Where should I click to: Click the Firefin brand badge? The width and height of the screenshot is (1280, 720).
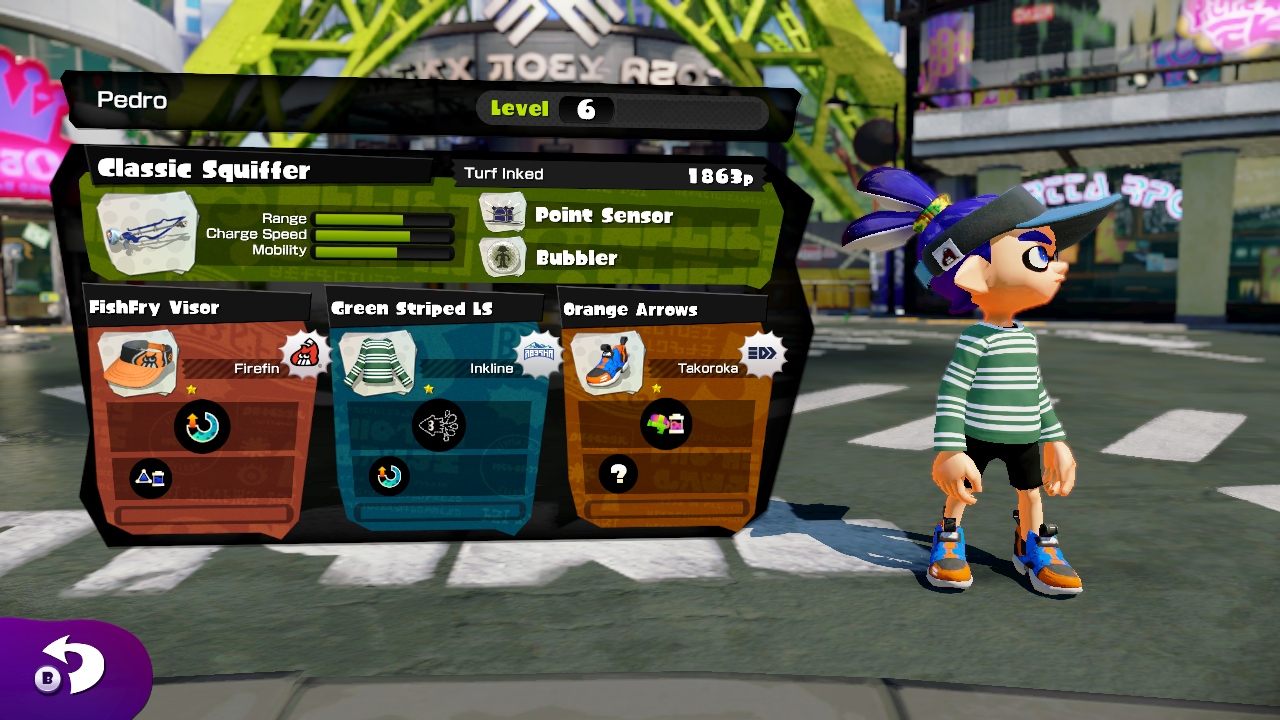(x=307, y=352)
